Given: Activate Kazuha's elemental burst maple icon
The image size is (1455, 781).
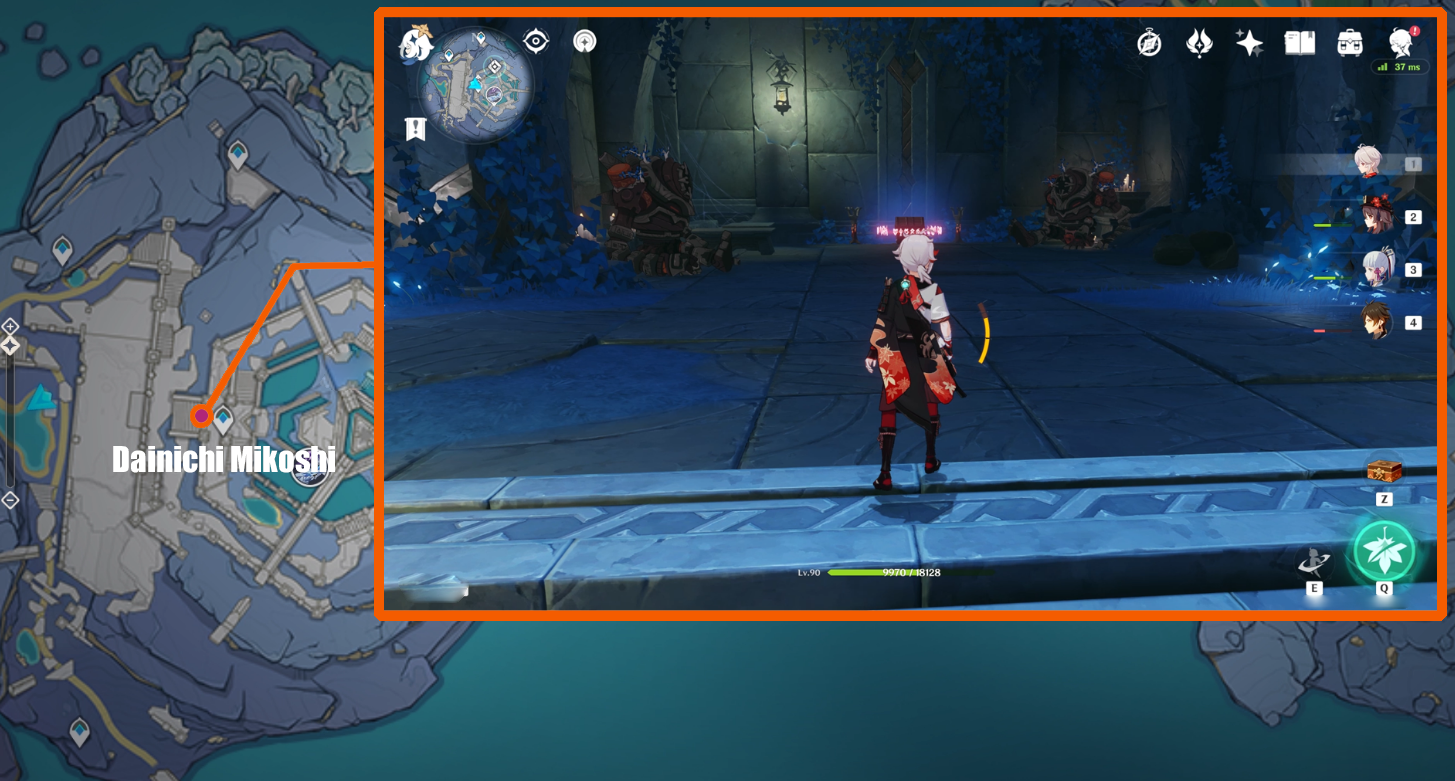Looking at the screenshot, I should (x=1385, y=550).
